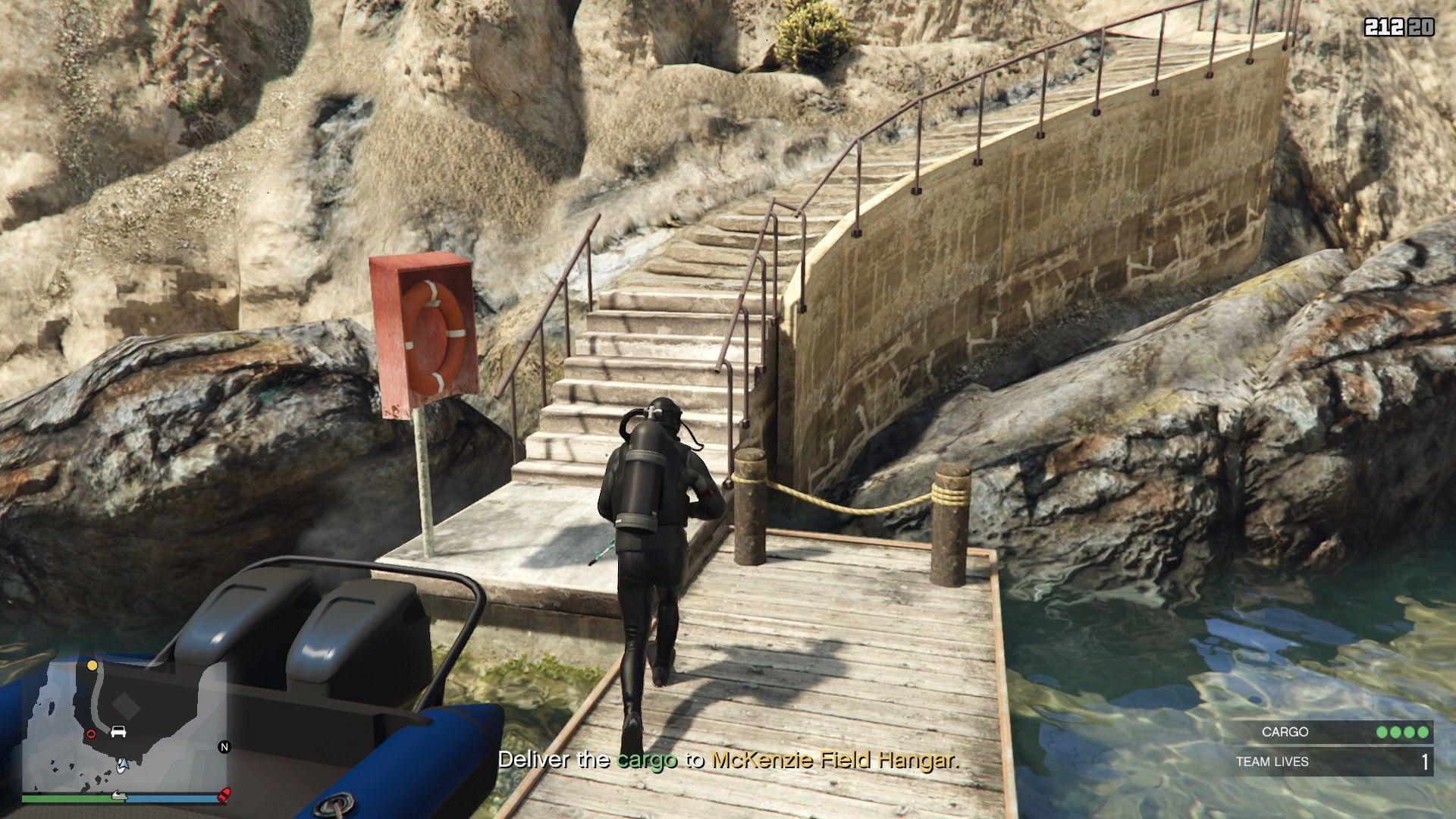Click the player arrow marker on the minimap
Viewport: 1456px width, 819px height.
[122, 766]
